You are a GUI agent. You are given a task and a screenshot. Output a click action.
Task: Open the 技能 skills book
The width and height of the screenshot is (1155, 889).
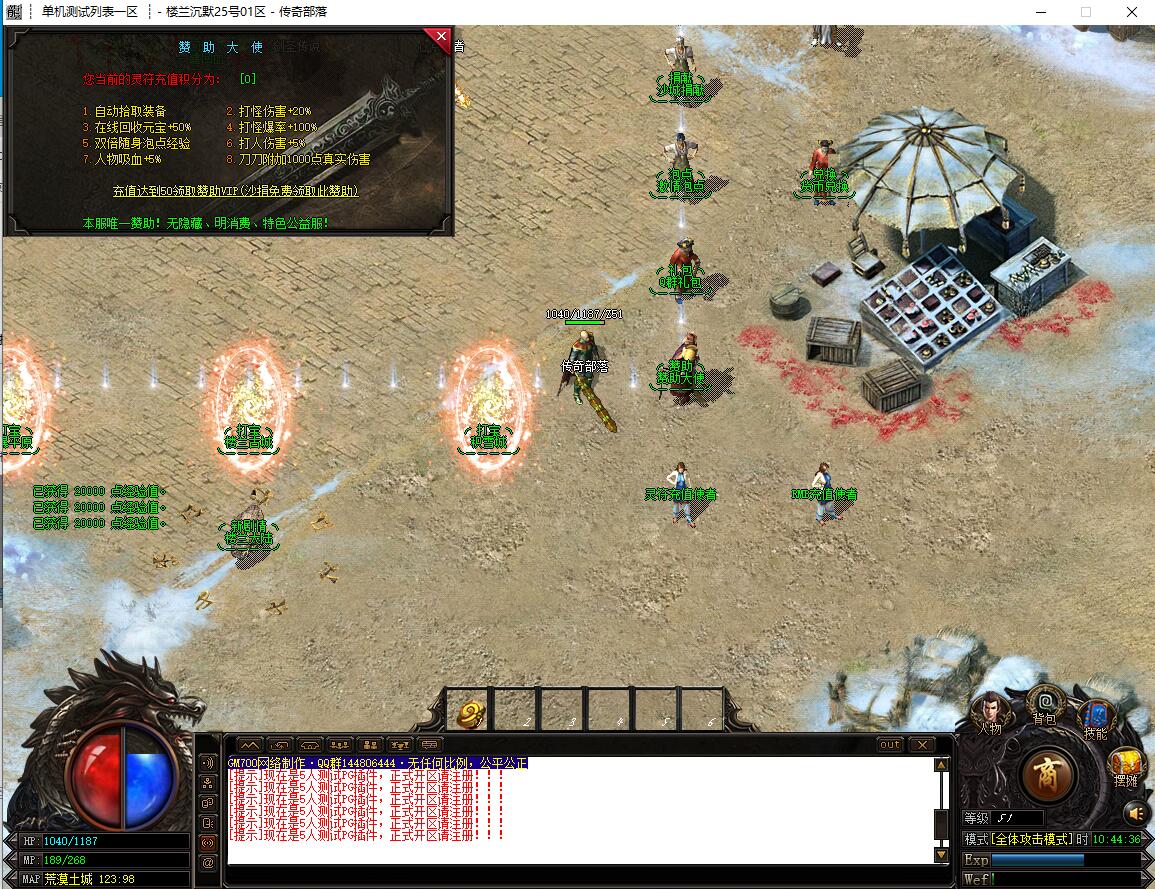click(1096, 717)
